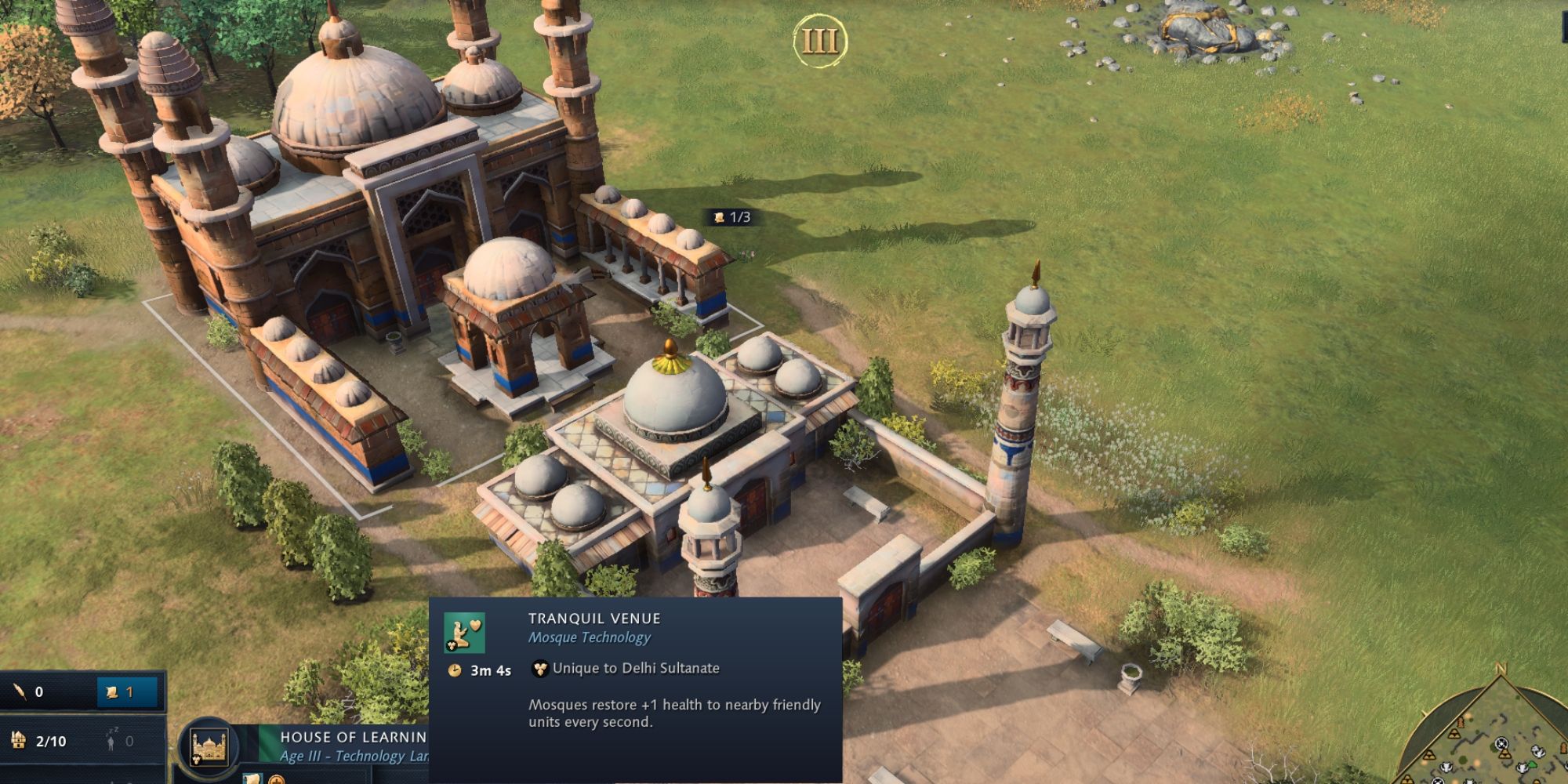Click a white unit dot on the minimap

1537,751
